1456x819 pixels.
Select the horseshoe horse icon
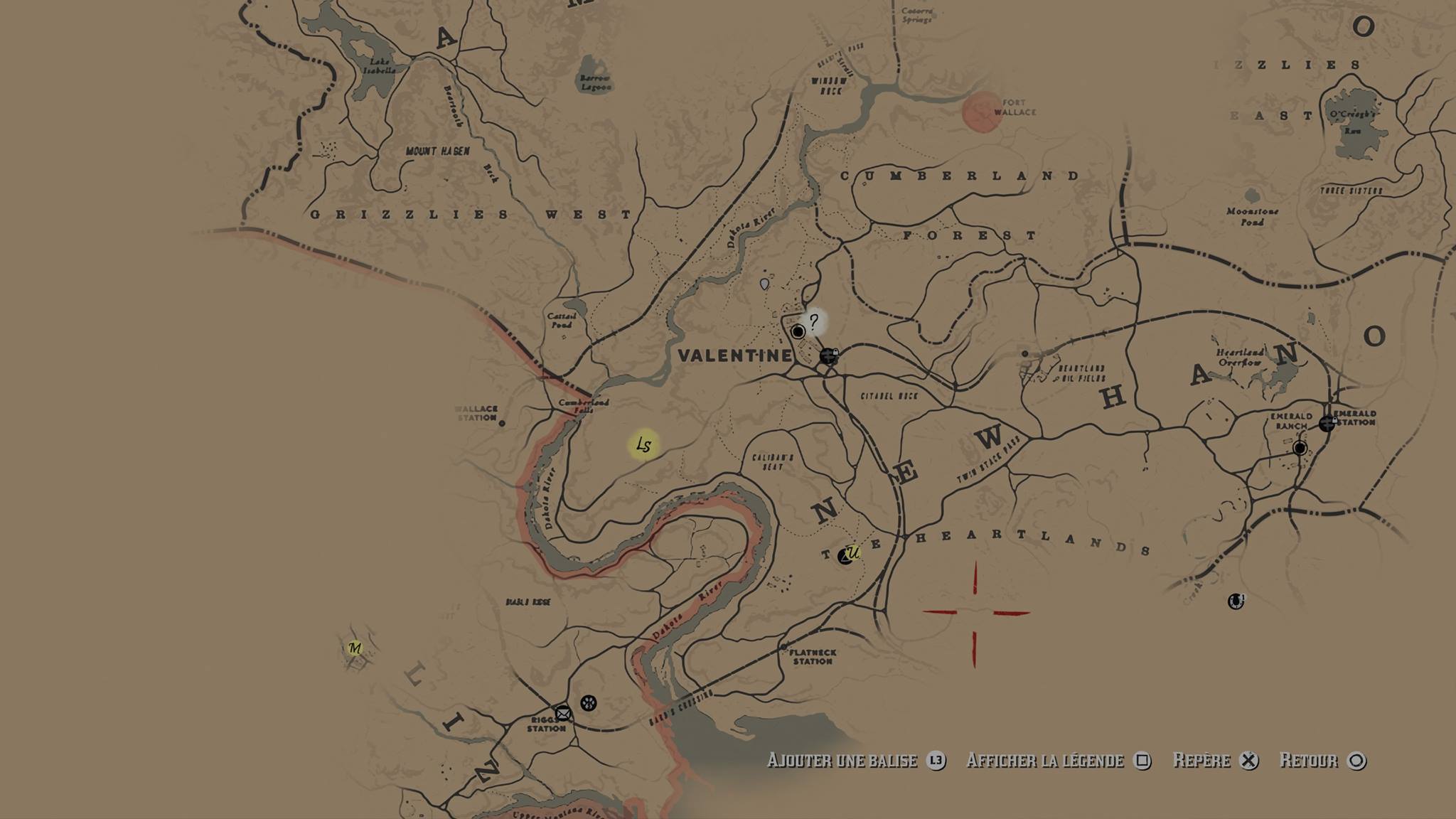[x=1236, y=601]
